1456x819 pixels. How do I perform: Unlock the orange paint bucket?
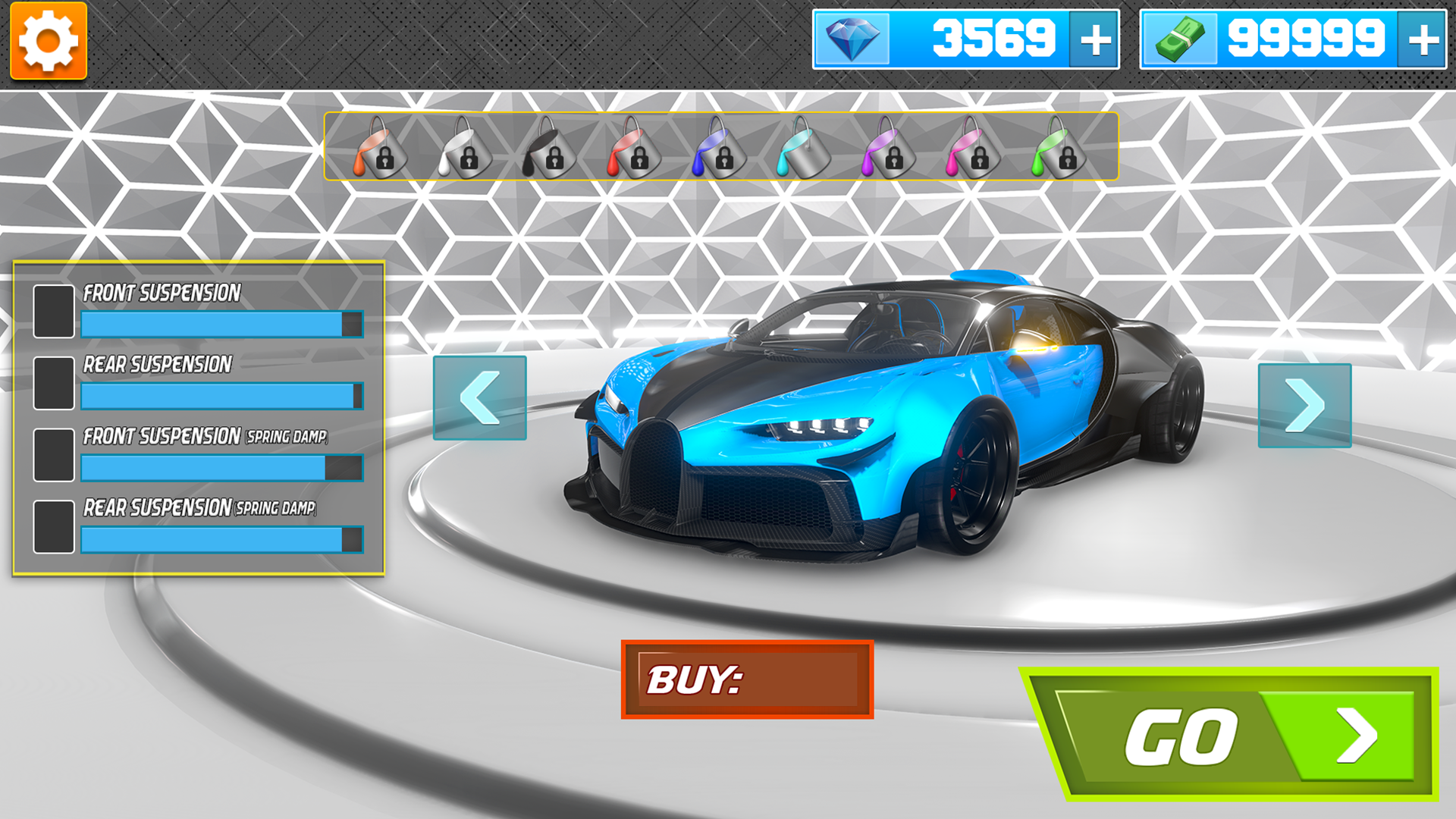pyautogui.click(x=381, y=148)
